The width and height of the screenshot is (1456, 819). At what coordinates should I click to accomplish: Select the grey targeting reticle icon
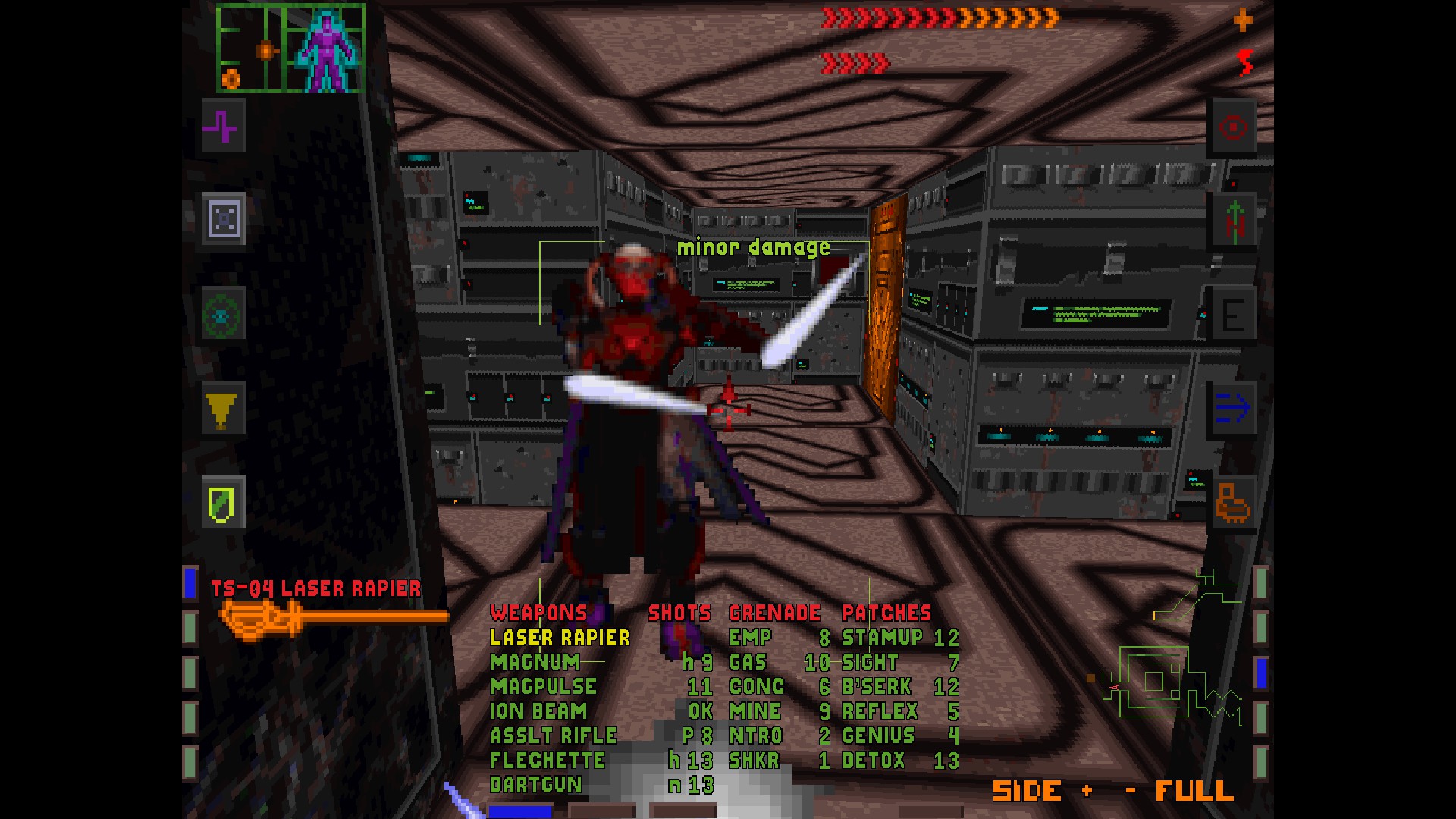tap(222, 220)
